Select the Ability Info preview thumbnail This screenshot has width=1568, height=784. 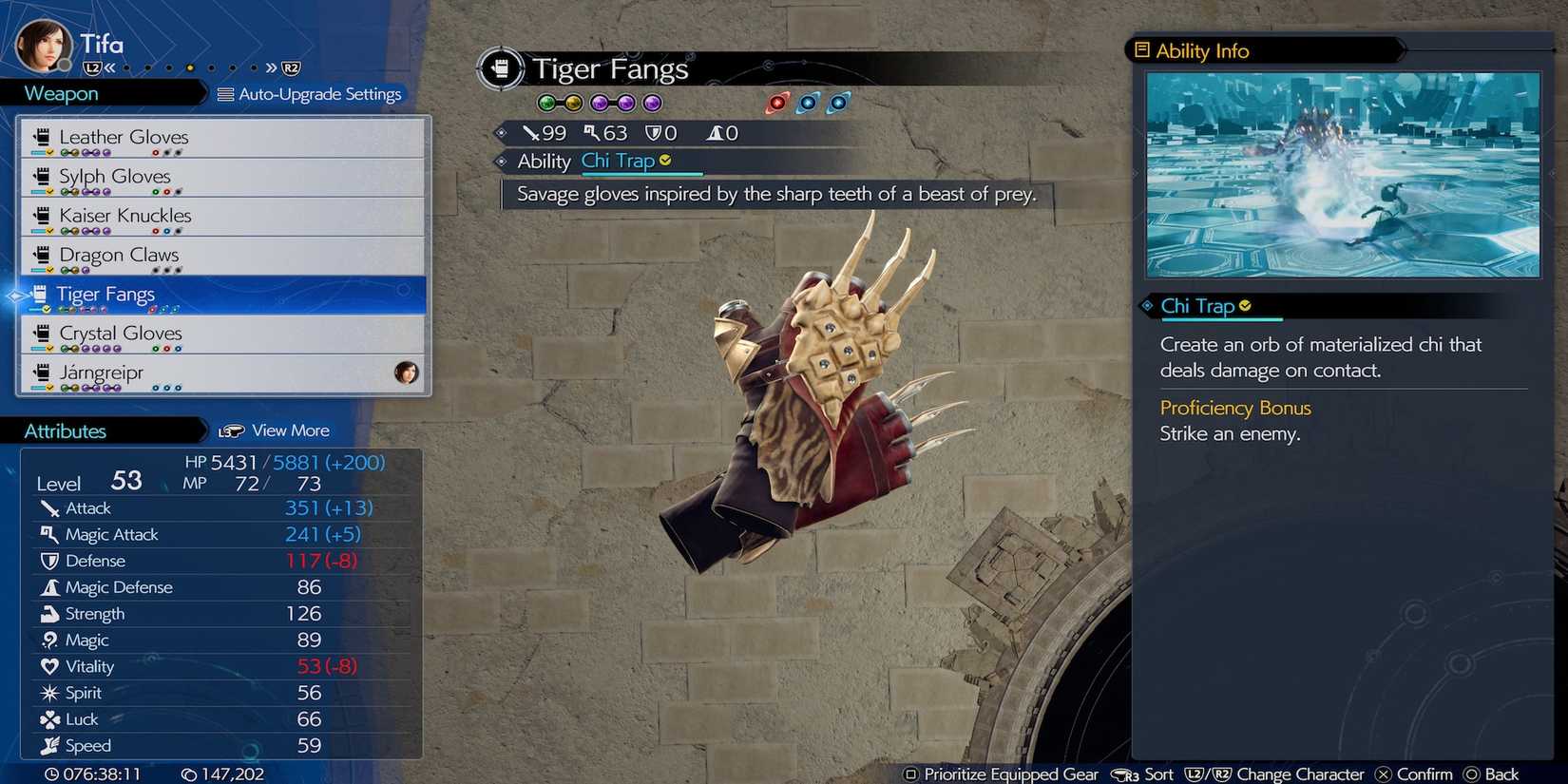click(x=1341, y=175)
